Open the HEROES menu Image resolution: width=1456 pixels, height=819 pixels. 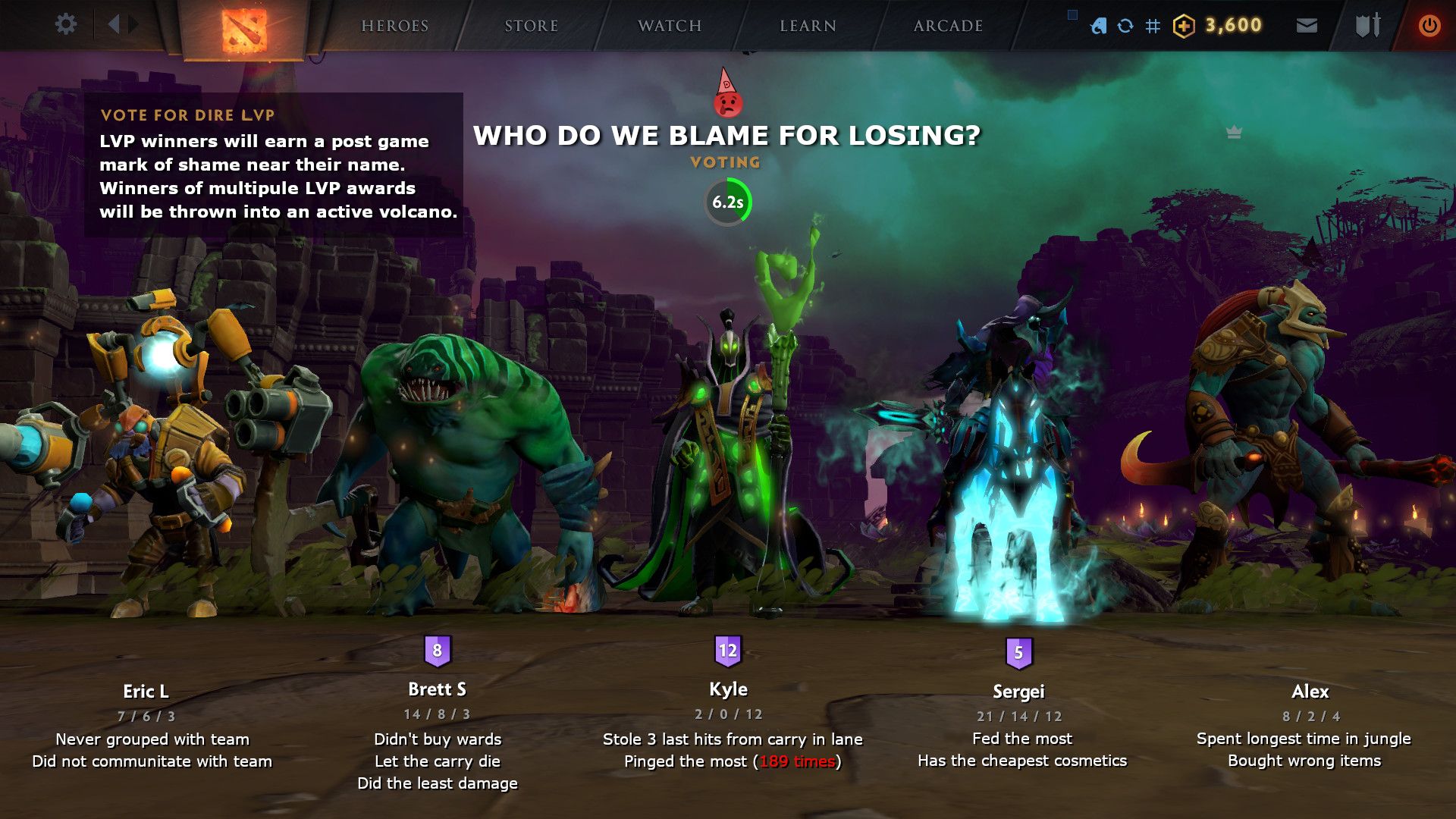(x=394, y=25)
